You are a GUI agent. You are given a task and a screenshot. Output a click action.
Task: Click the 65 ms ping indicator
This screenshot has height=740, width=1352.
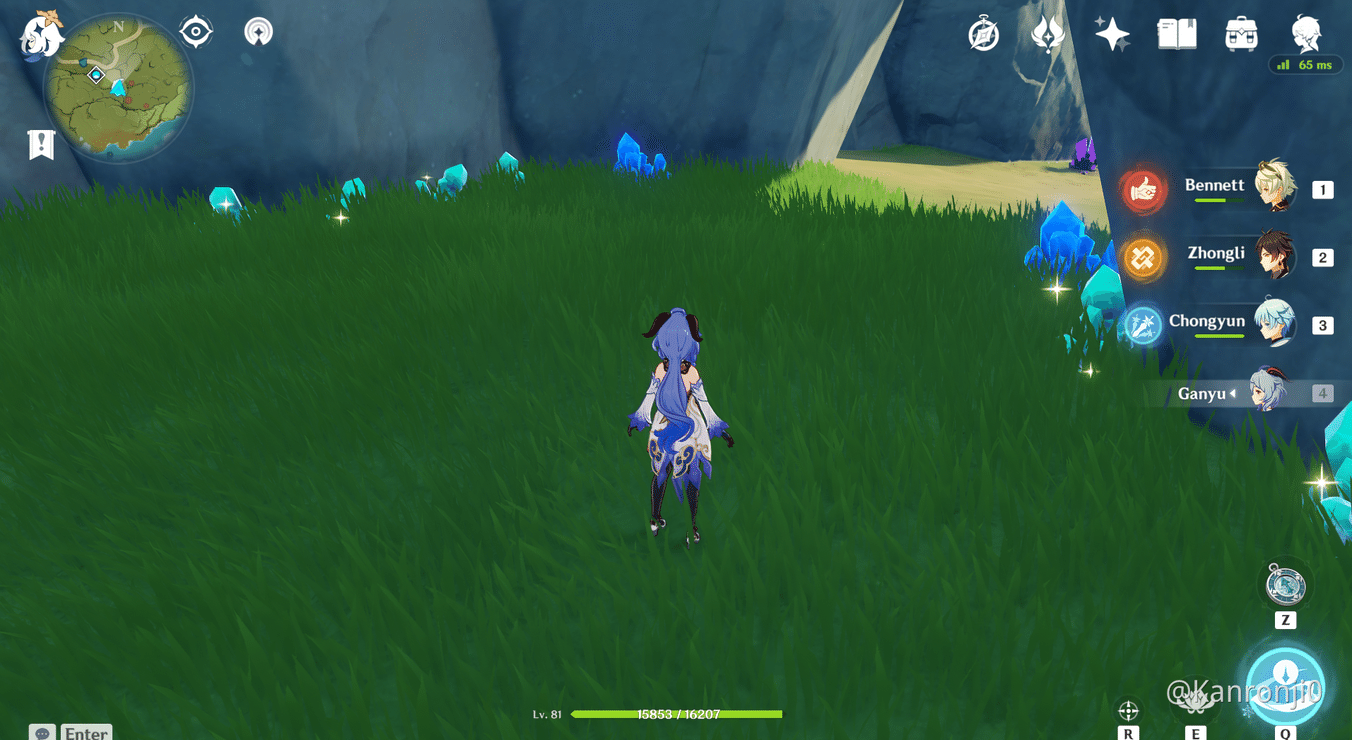pos(1306,64)
